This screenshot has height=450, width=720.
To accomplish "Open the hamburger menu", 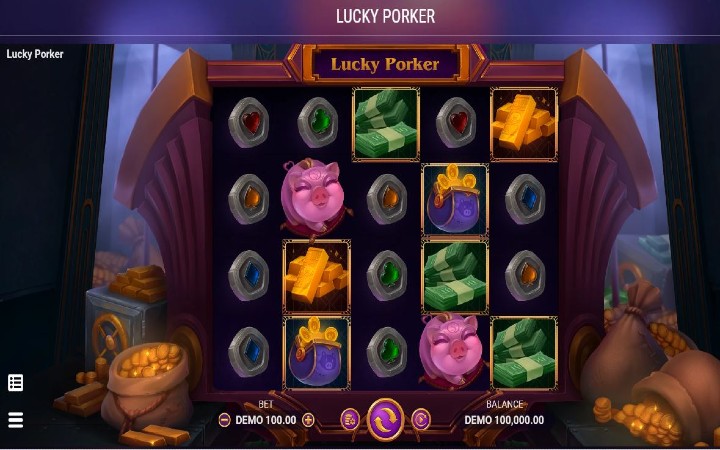I will click(15, 419).
